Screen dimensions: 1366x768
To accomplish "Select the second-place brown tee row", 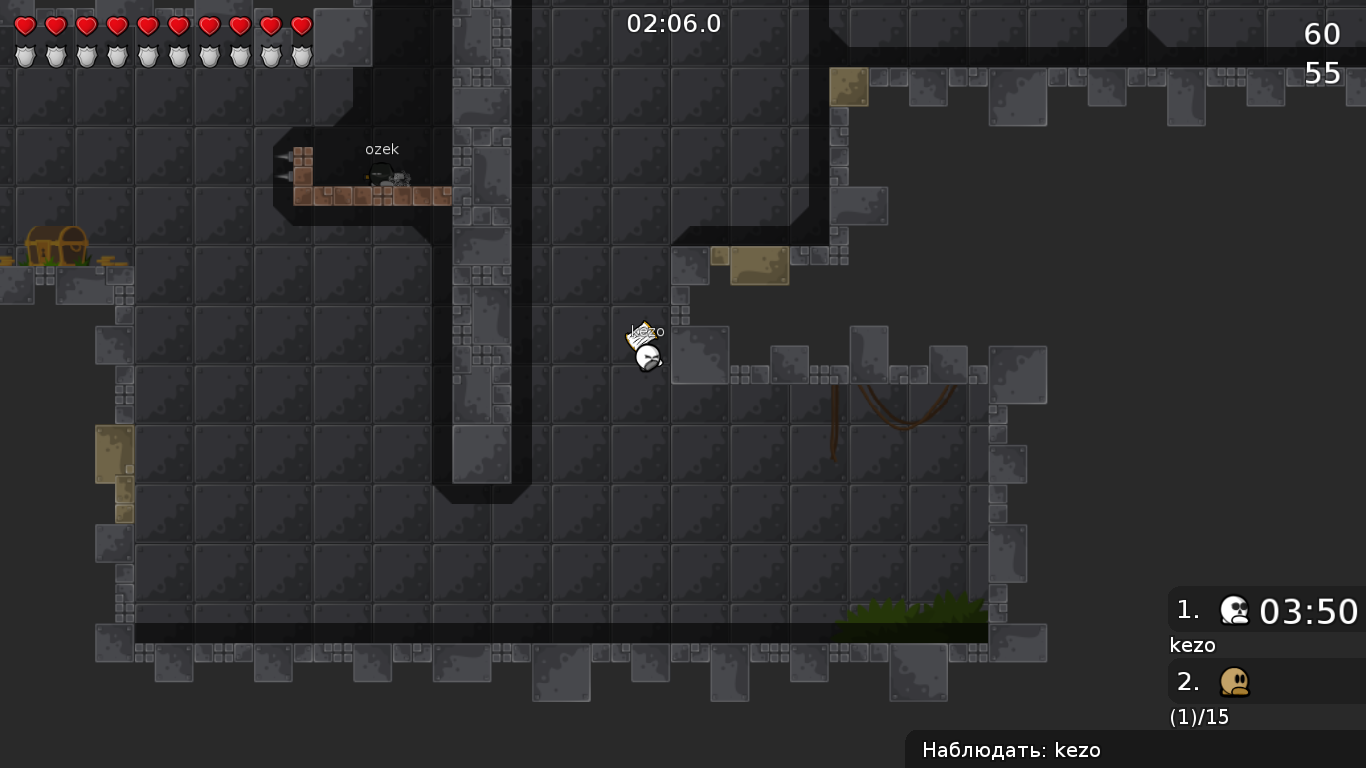I will 1266,682.
